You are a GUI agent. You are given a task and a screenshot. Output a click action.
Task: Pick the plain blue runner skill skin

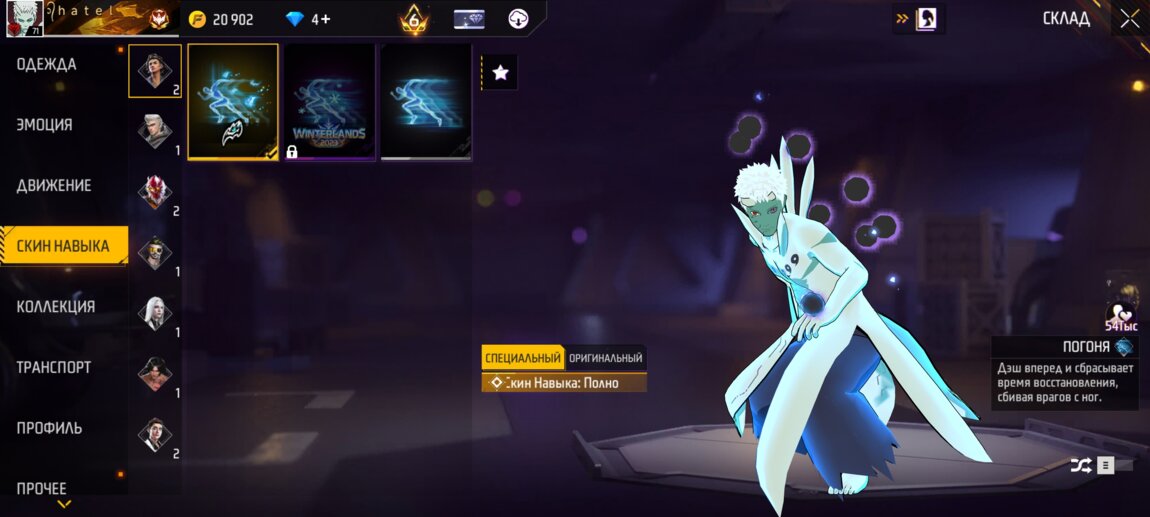pyautogui.click(x=425, y=101)
